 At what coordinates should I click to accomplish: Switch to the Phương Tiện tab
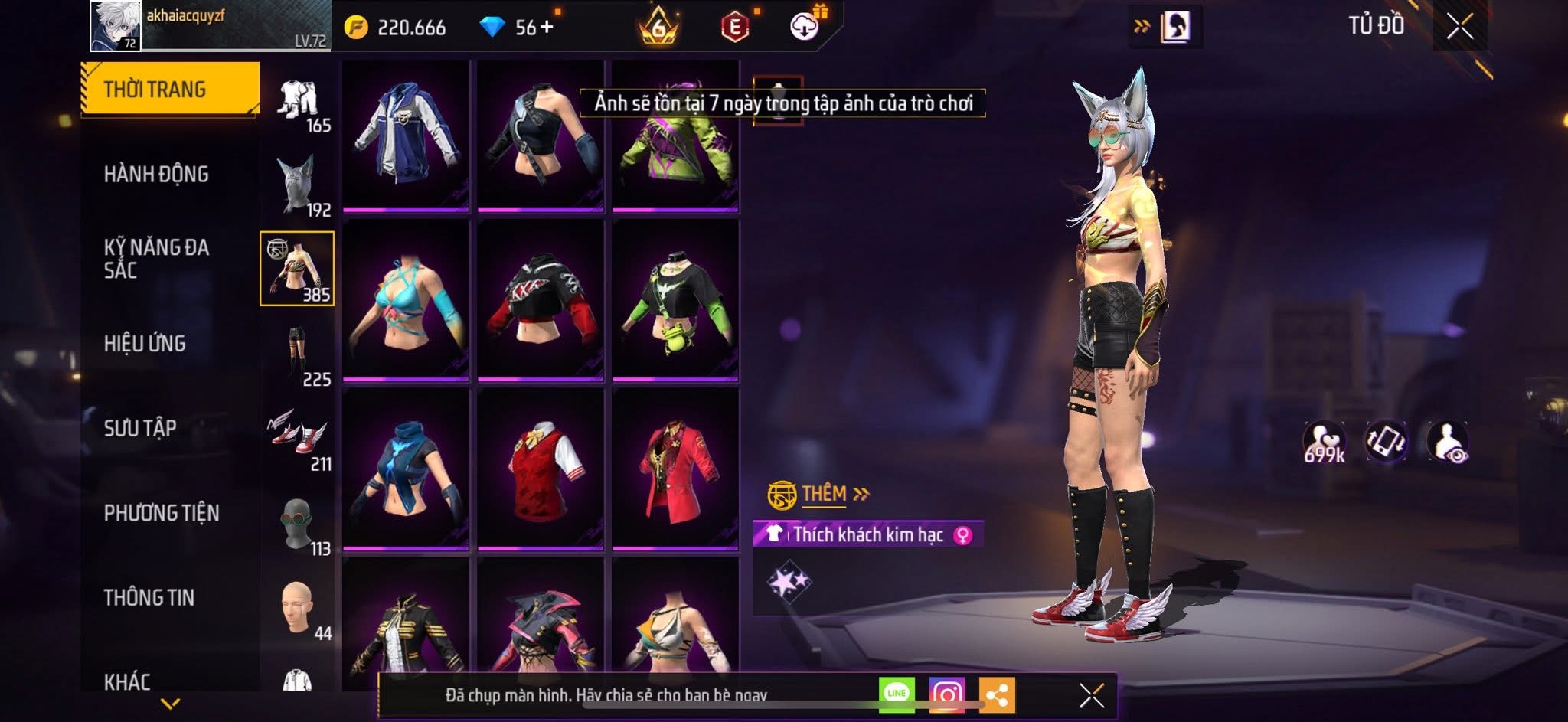tap(162, 513)
